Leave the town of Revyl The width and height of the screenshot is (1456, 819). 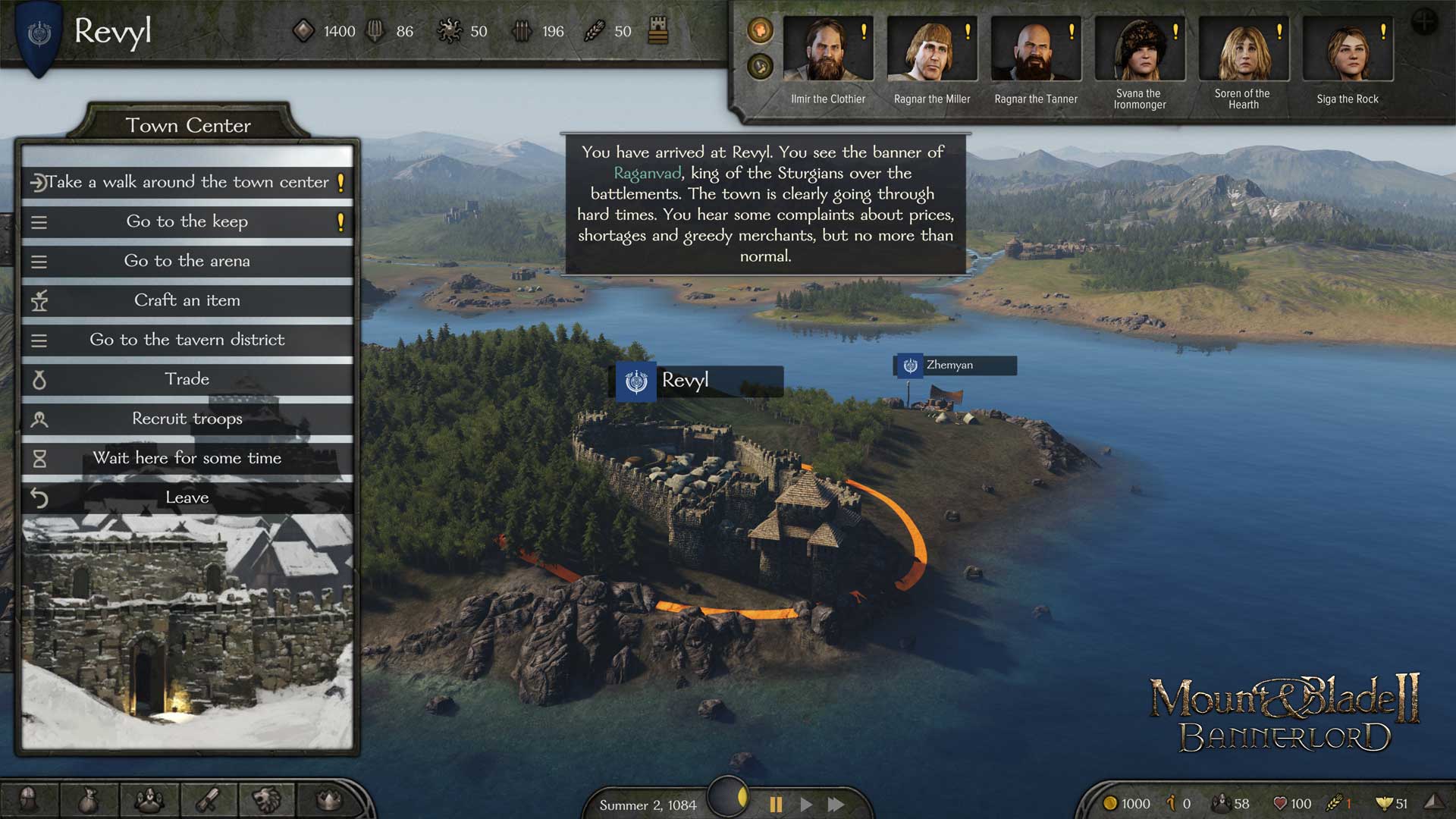[x=187, y=497]
